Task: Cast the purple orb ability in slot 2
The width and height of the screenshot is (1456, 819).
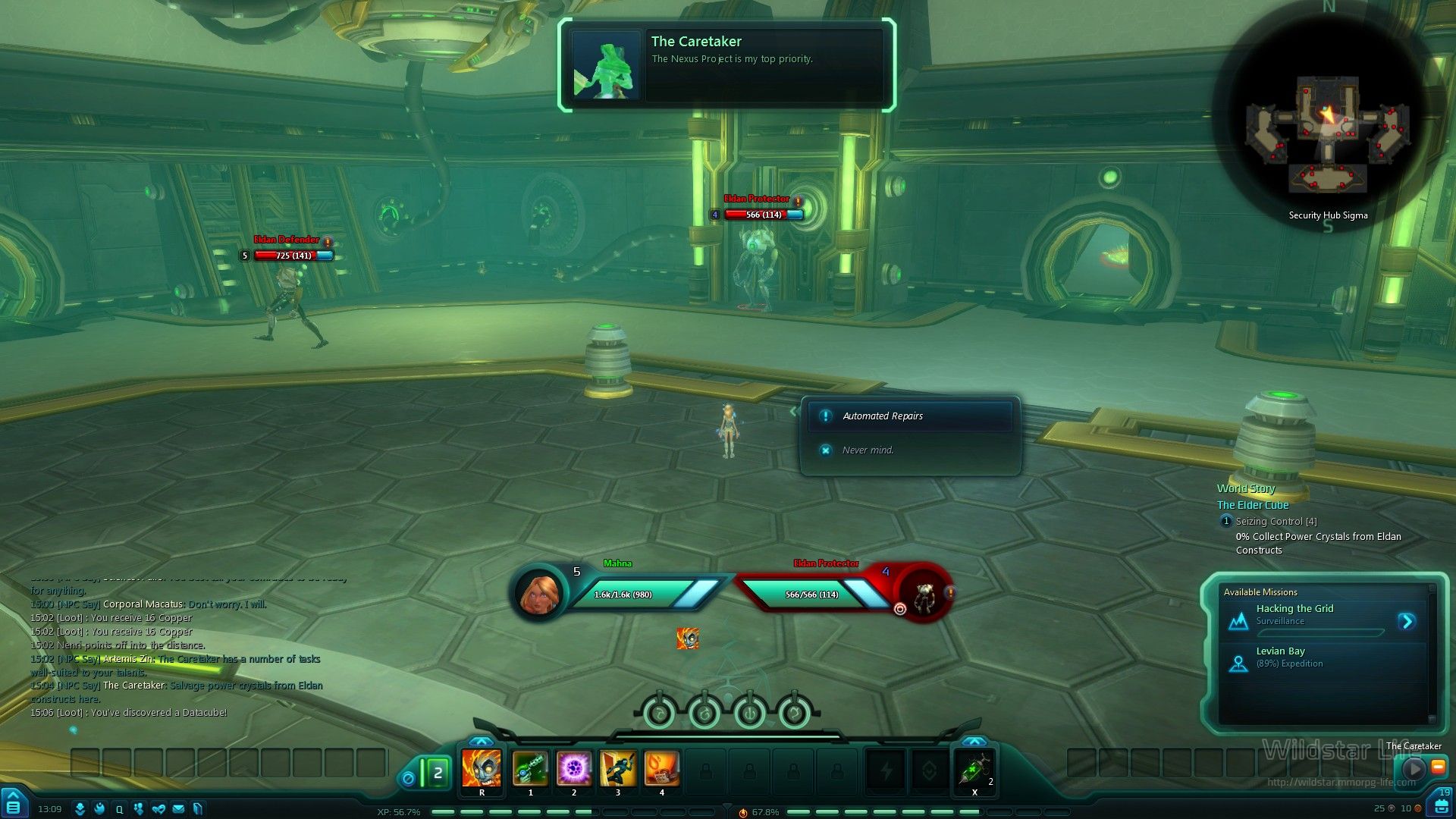Action: pyautogui.click(x=574, y=768)
